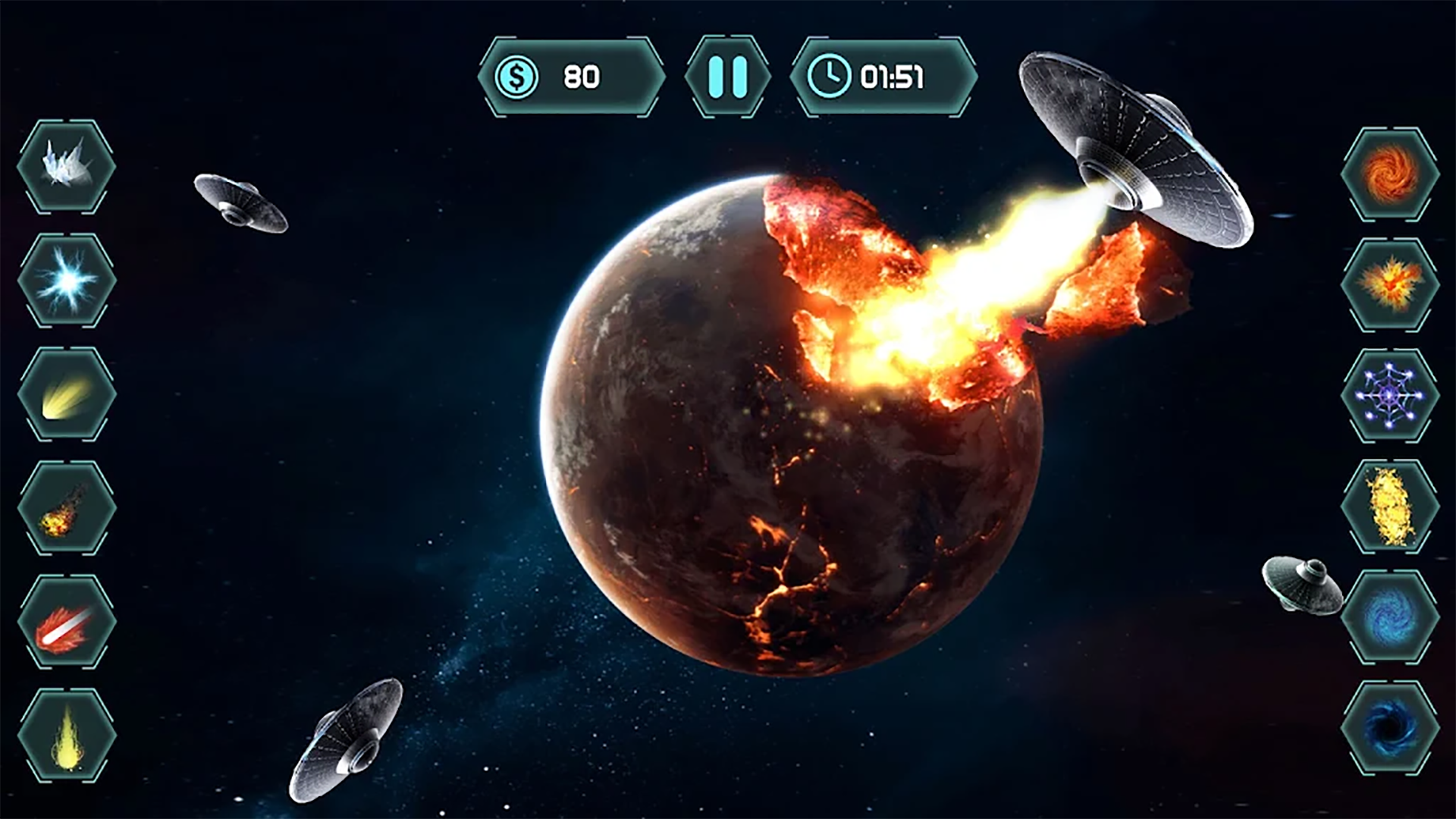1456x819 pixels.
Task: Toggle the pause button
Action: 728,76
